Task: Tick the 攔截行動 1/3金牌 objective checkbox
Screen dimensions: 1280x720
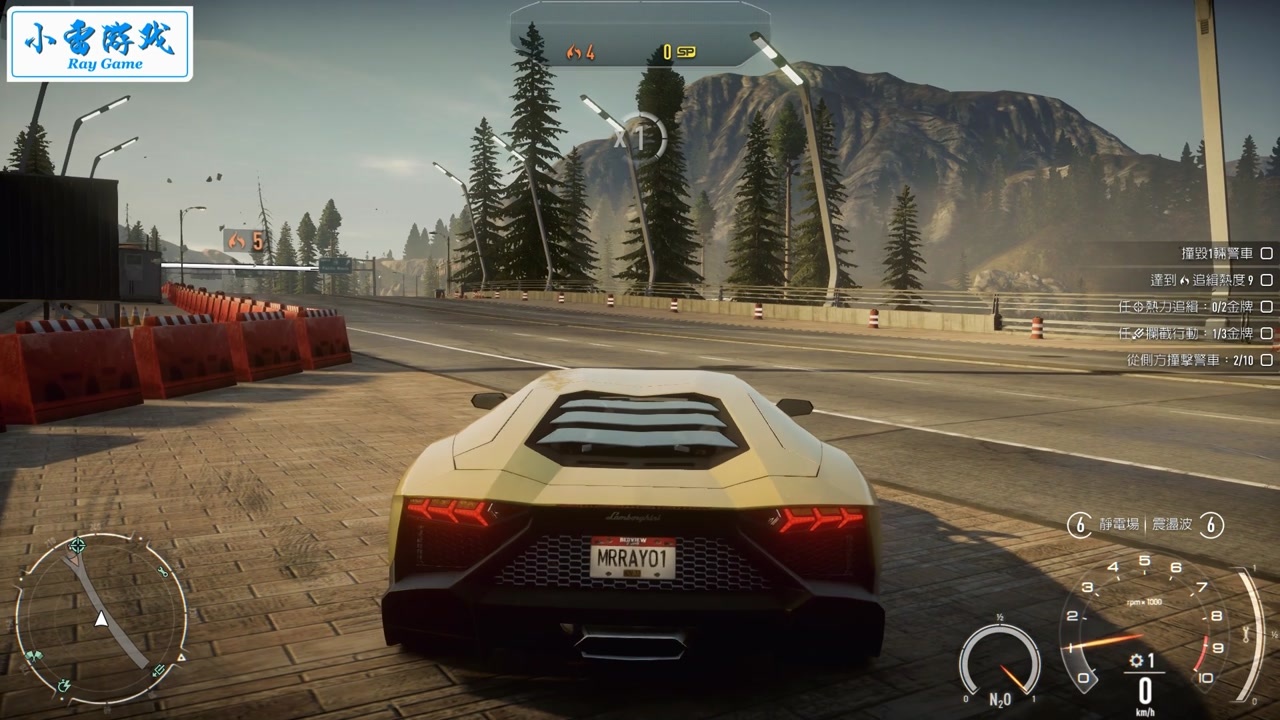Action: 1266,333
